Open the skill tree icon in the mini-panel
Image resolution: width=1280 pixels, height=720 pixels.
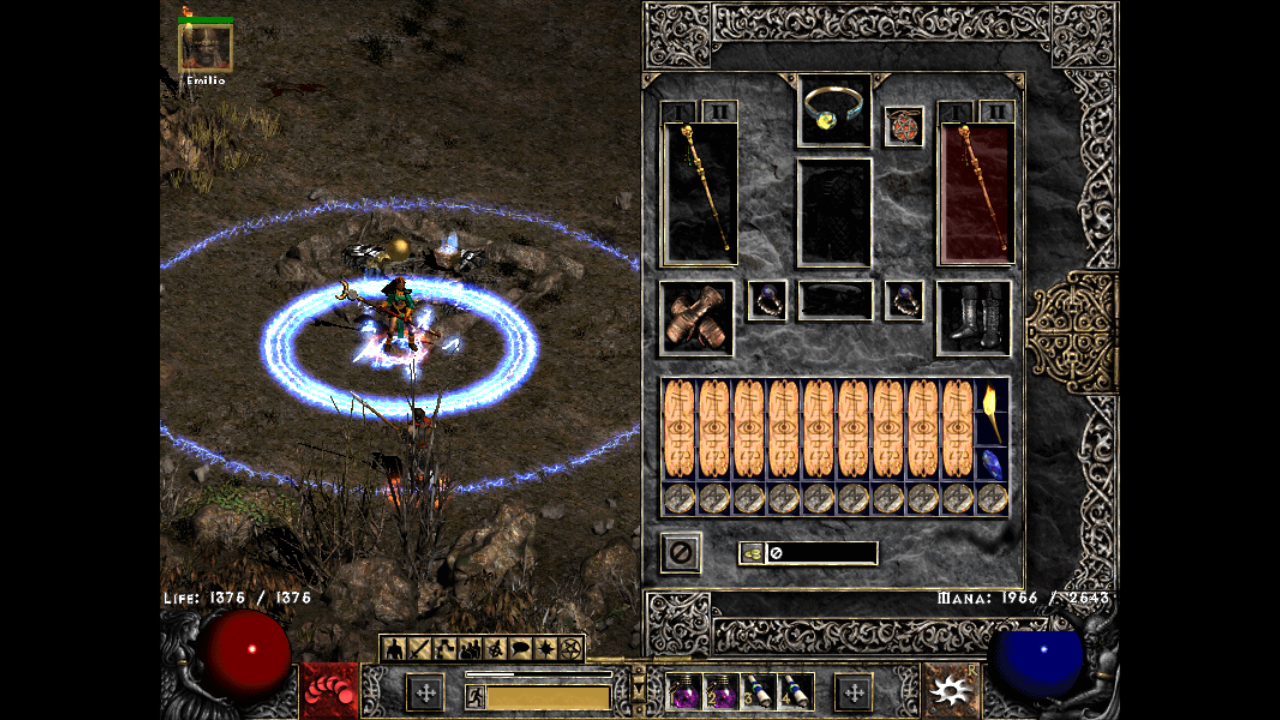click(x=442, y=648)
